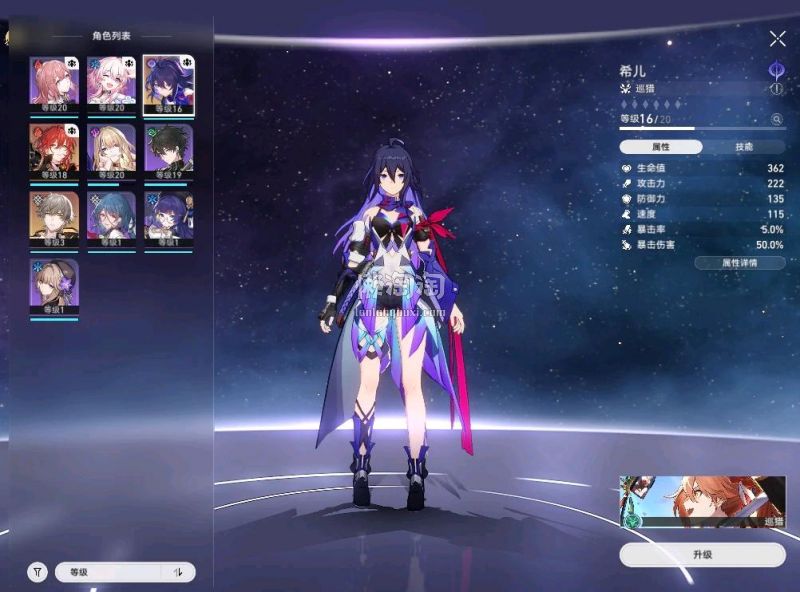800x592 pixels.
Task: Click the magnifier icon beside the level
Action: point(776,119)
